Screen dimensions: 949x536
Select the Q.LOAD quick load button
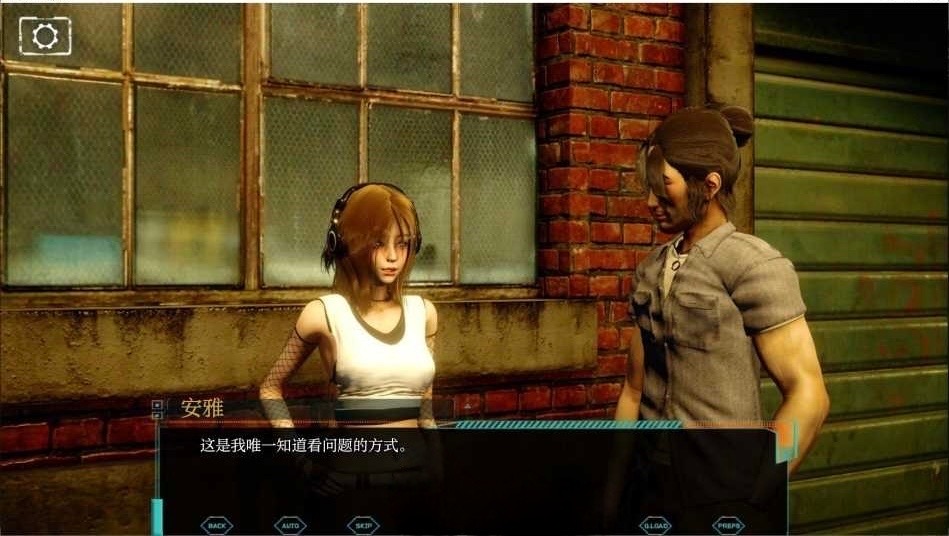tap(655, 524)
